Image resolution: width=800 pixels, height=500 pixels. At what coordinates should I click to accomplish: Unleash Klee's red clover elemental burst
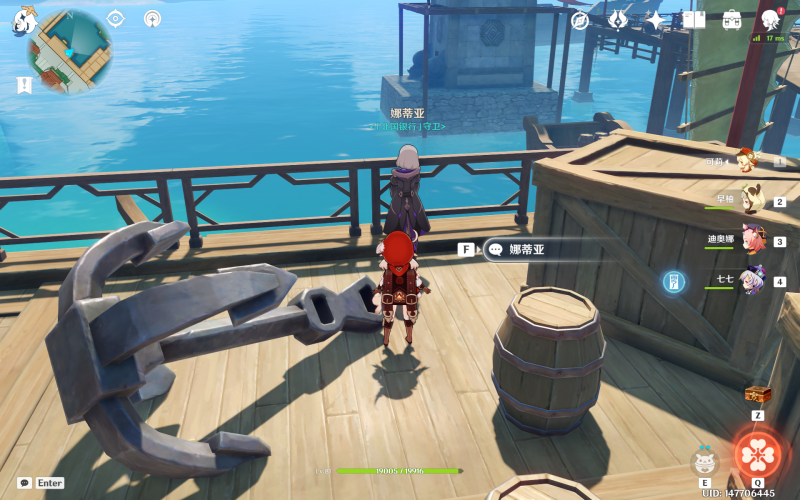click(x=758, y=454)
